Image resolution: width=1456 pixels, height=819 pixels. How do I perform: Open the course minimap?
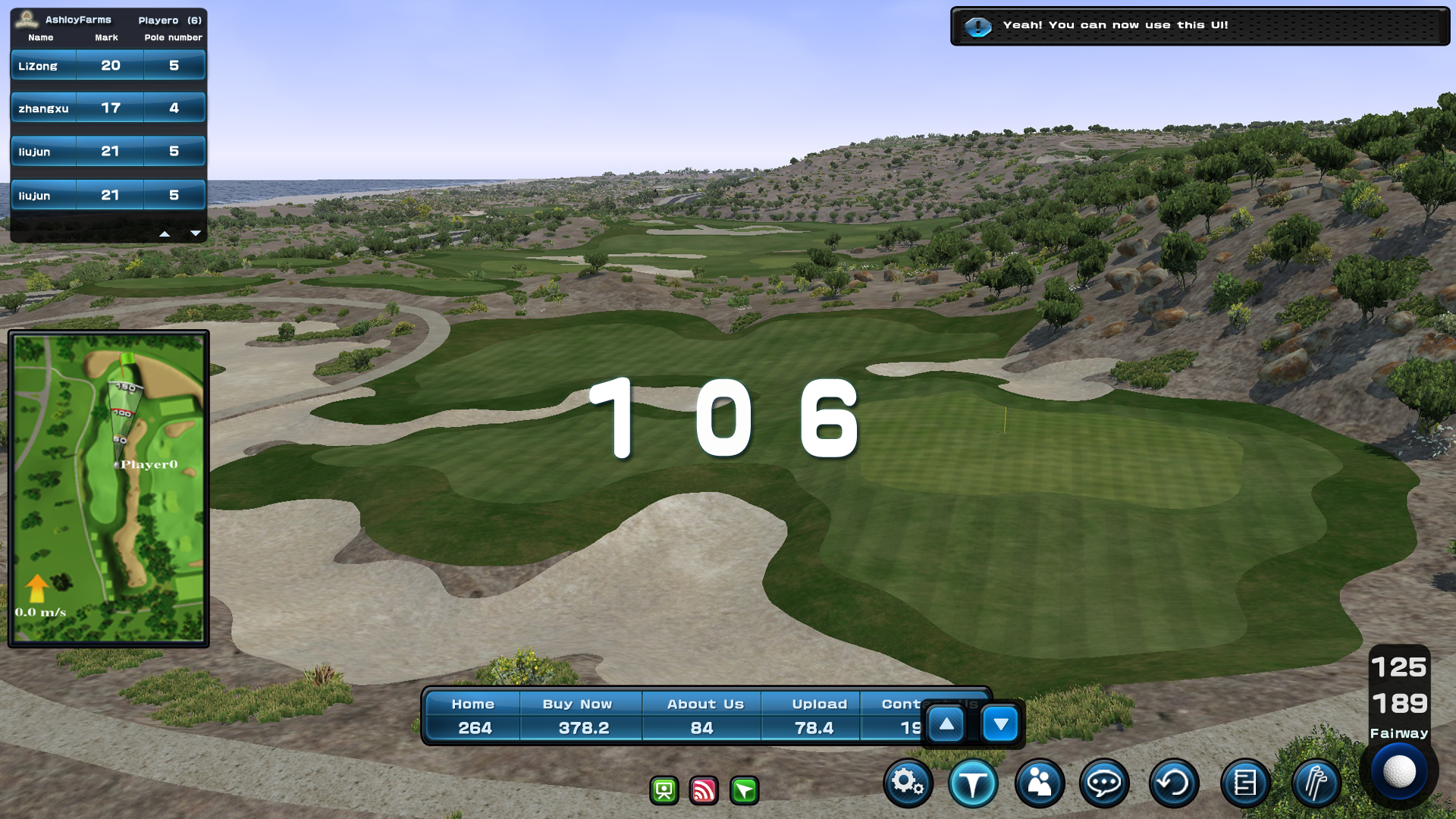[108, 488]
